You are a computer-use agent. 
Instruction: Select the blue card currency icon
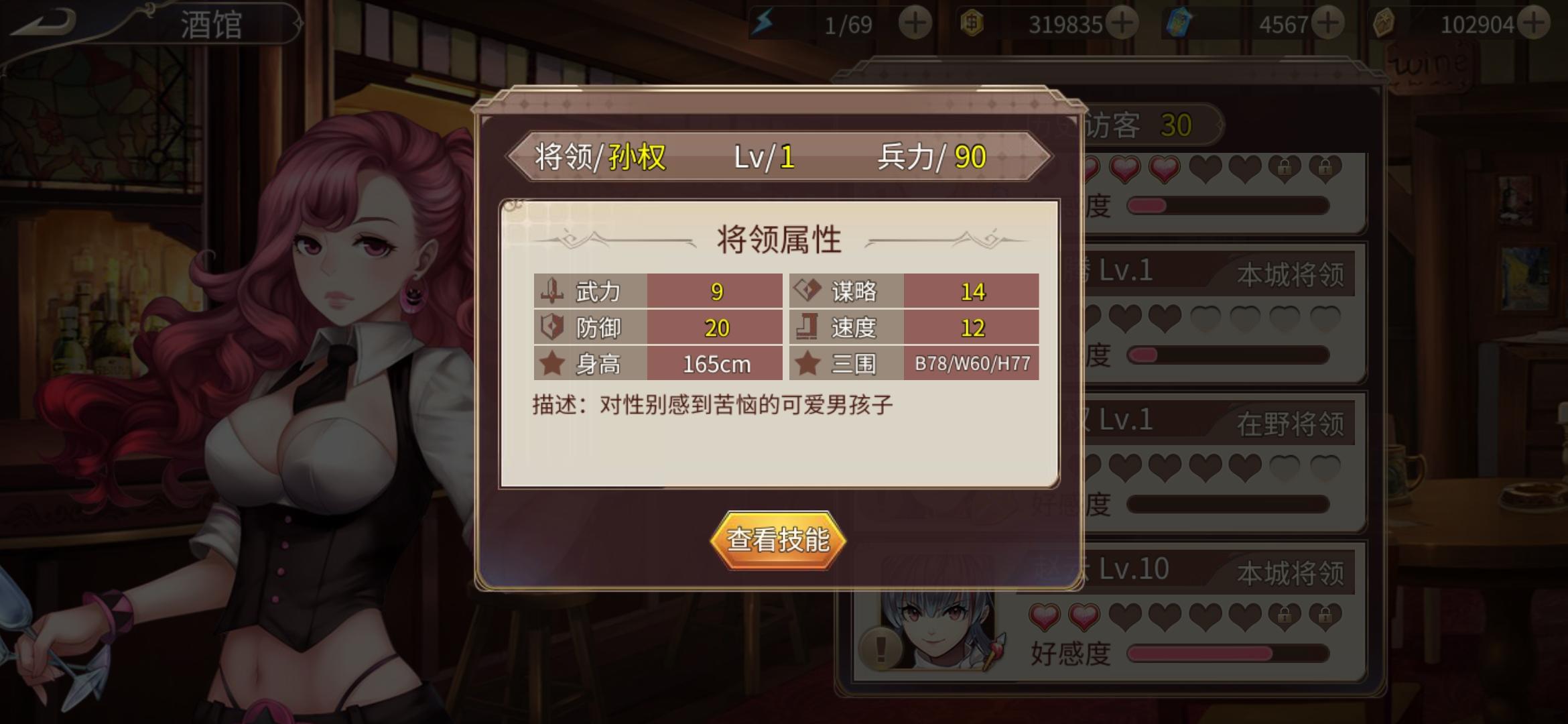pos(1180,21)
